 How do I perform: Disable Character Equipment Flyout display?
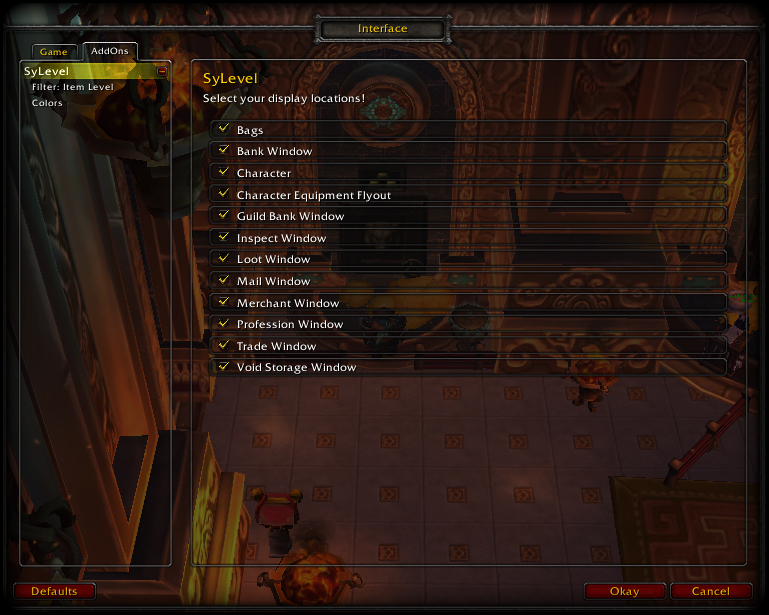click(x=223, y=195)
